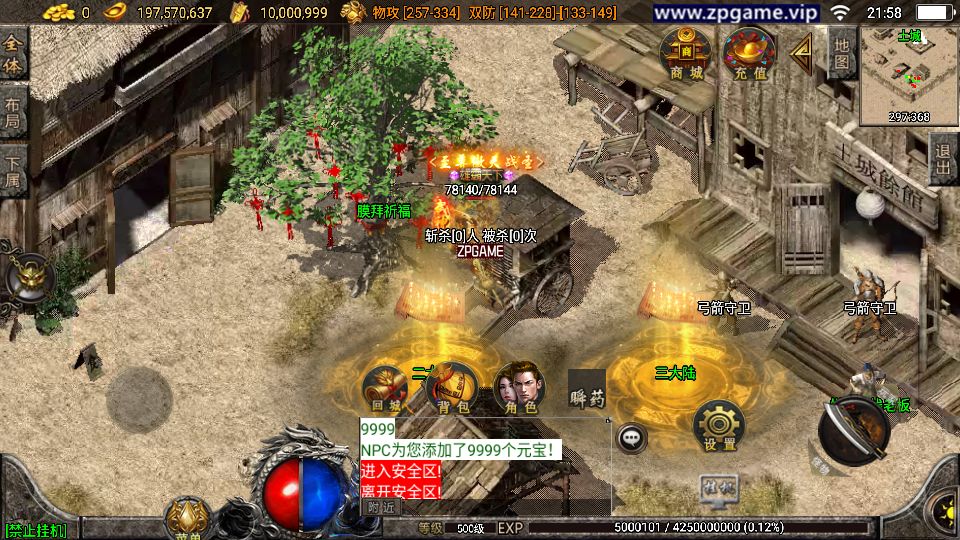This screenshot has width=960, height=540.
Task: Open the 商城 shop icon
Action: coord(686,54)
